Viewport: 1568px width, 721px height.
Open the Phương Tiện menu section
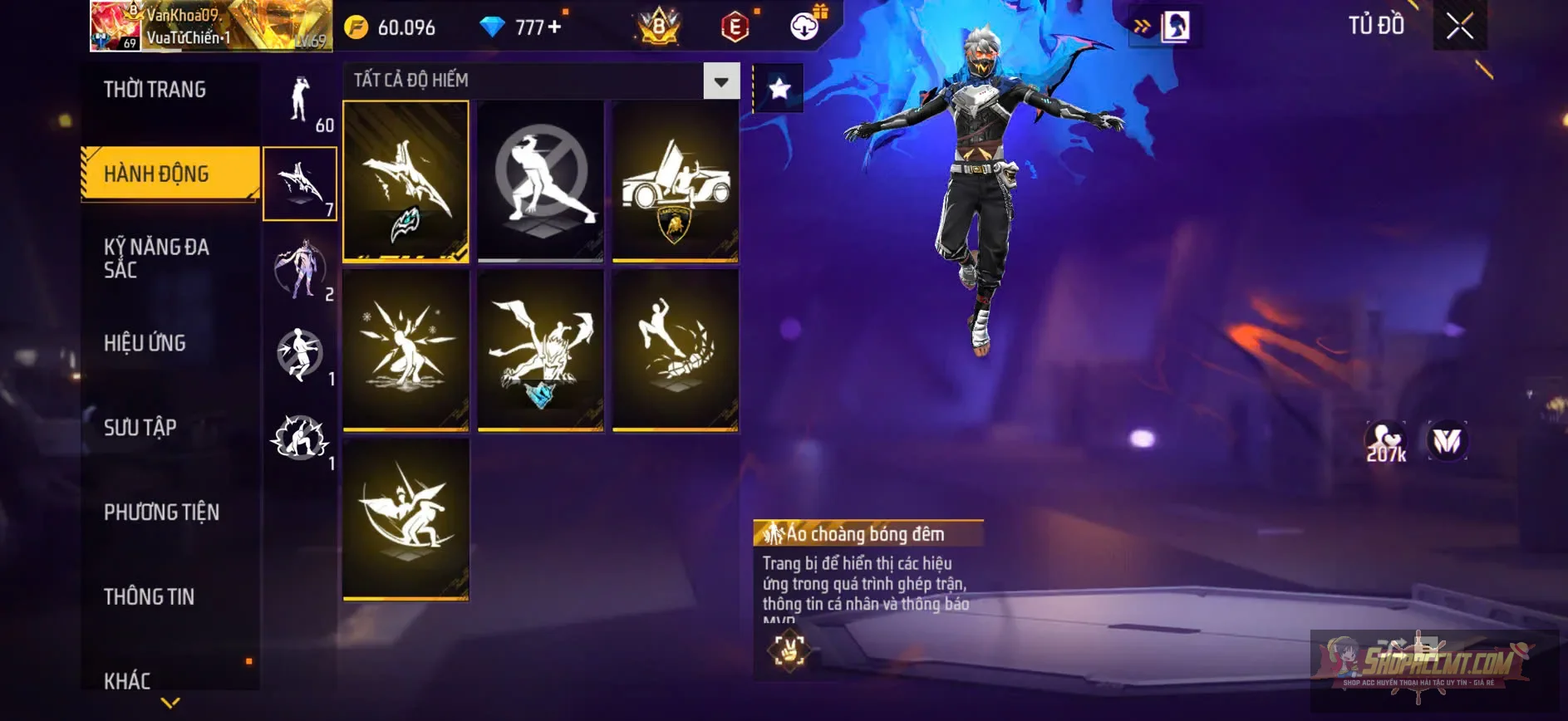tap(160, 513)
